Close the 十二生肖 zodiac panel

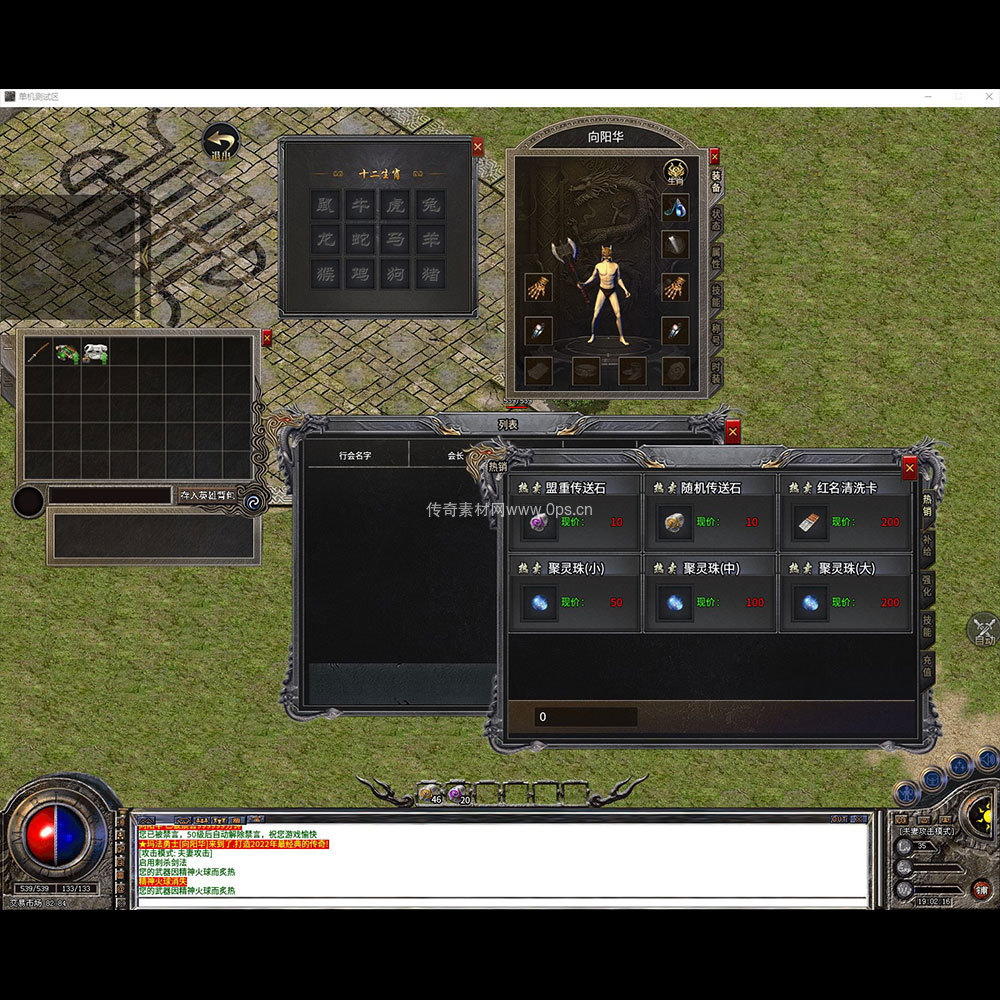click(x=477, y=146)
